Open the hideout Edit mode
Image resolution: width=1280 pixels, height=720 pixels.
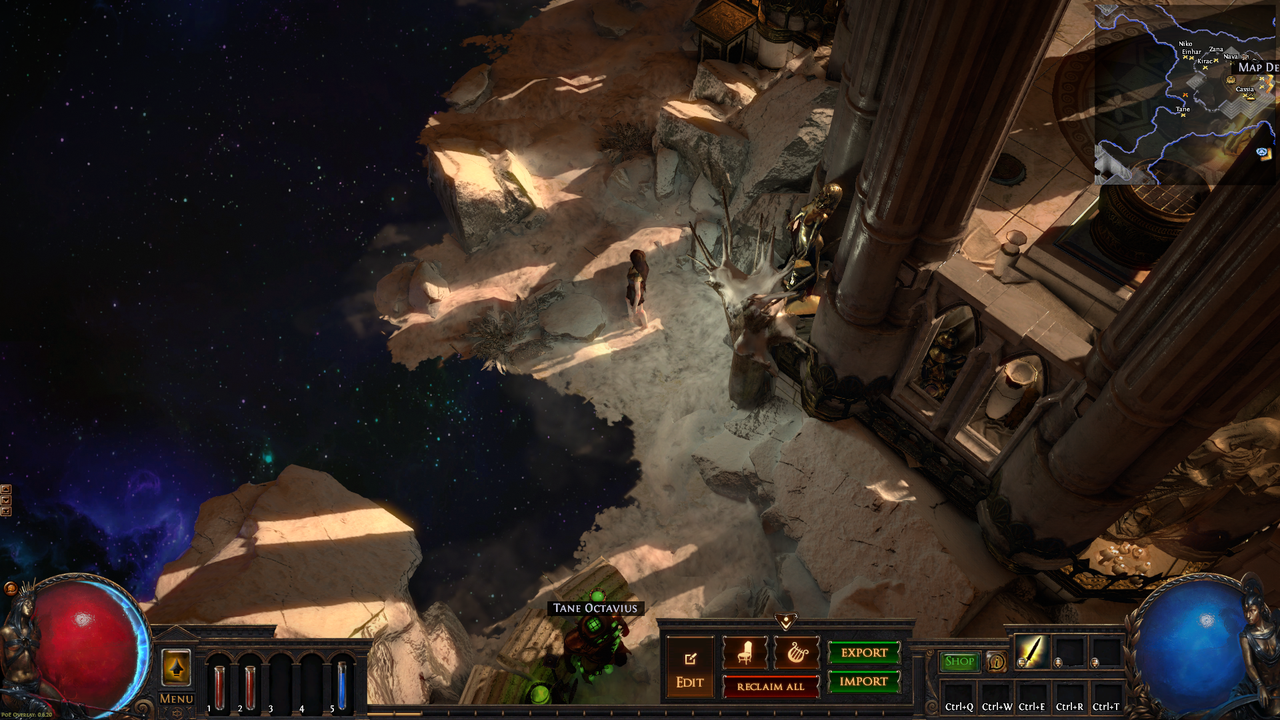coord(690,668)
